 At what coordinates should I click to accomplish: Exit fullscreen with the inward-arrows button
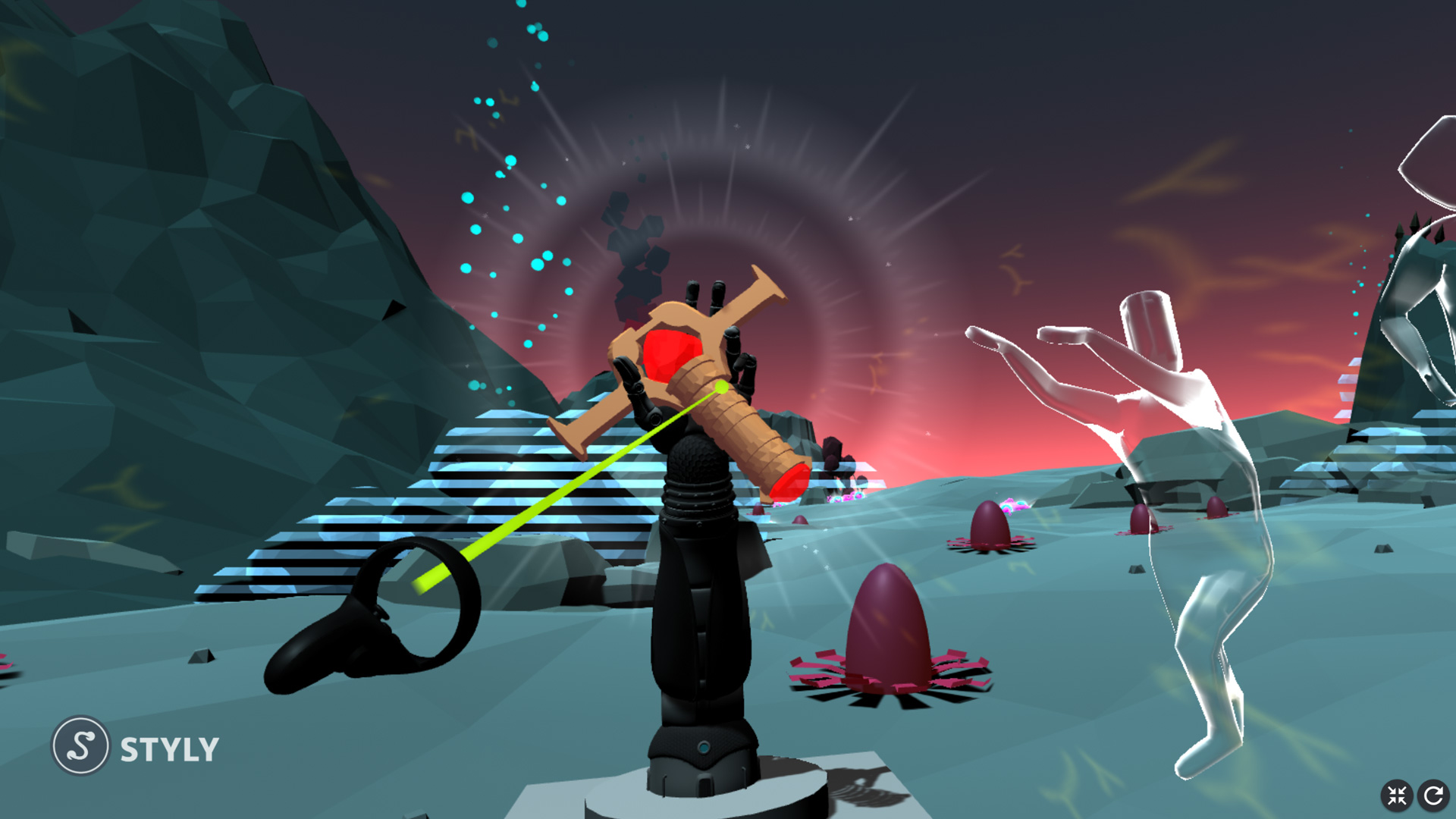(1397, 795)
